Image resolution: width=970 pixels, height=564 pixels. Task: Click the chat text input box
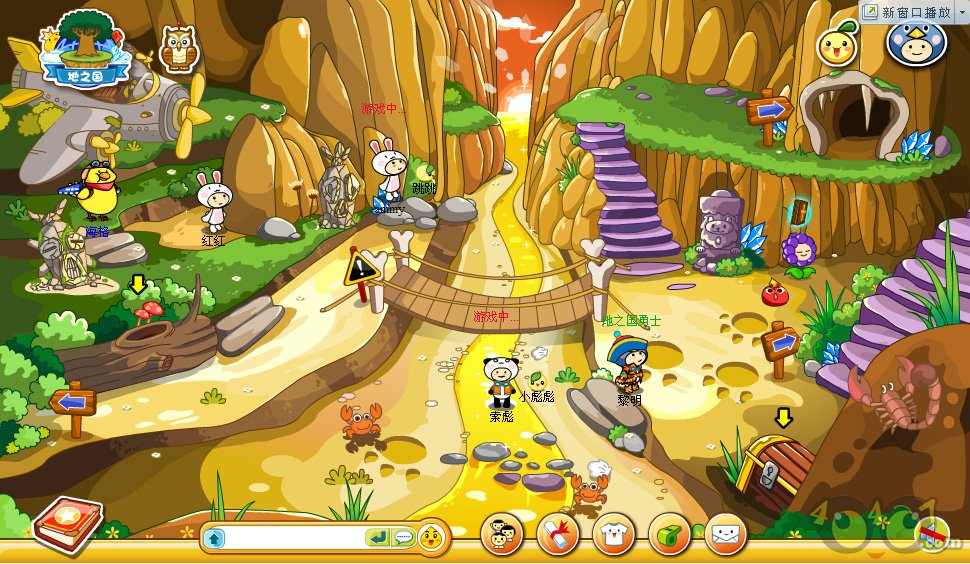click(296, 538)
